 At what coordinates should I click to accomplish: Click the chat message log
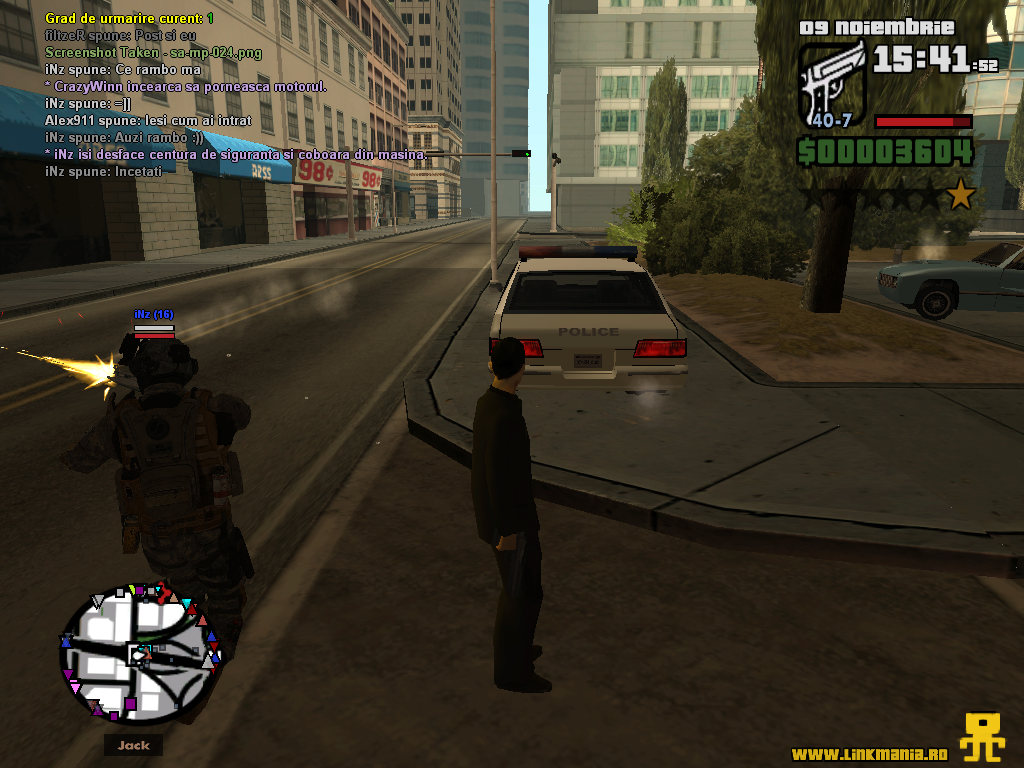235,95
